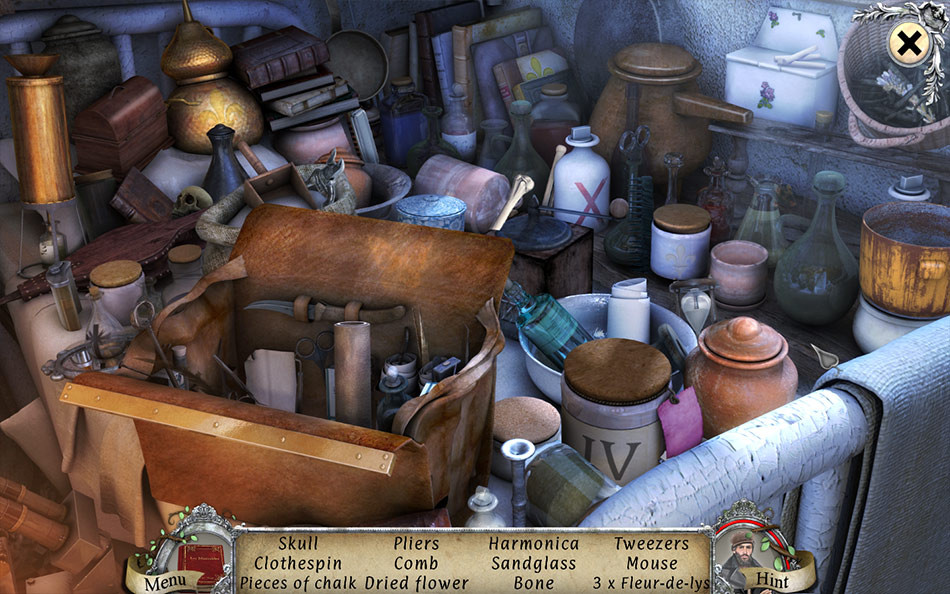Viewport: 950px width, 594px height.
Task: Close the hidden object scene
Action: [x=909, y=44]
